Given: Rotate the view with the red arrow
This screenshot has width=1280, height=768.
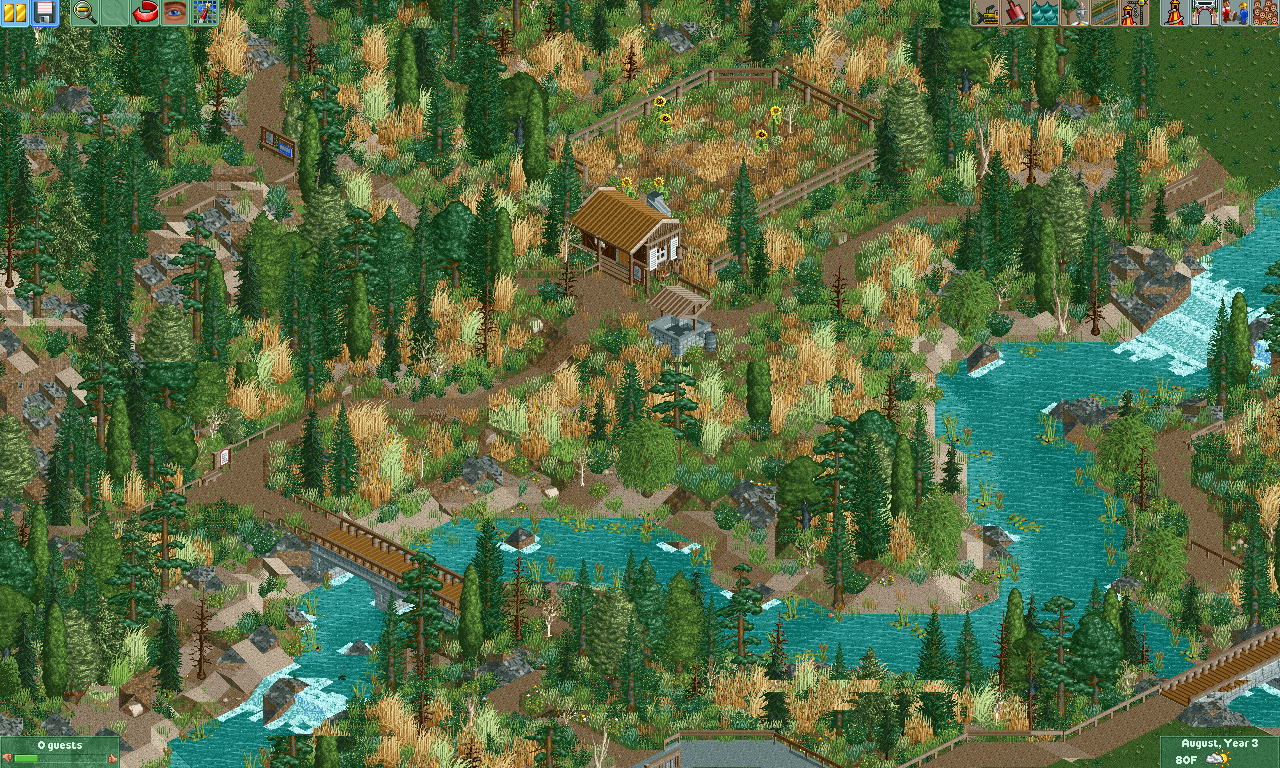Looking at the screenshot, I should [x=145, y=13].
